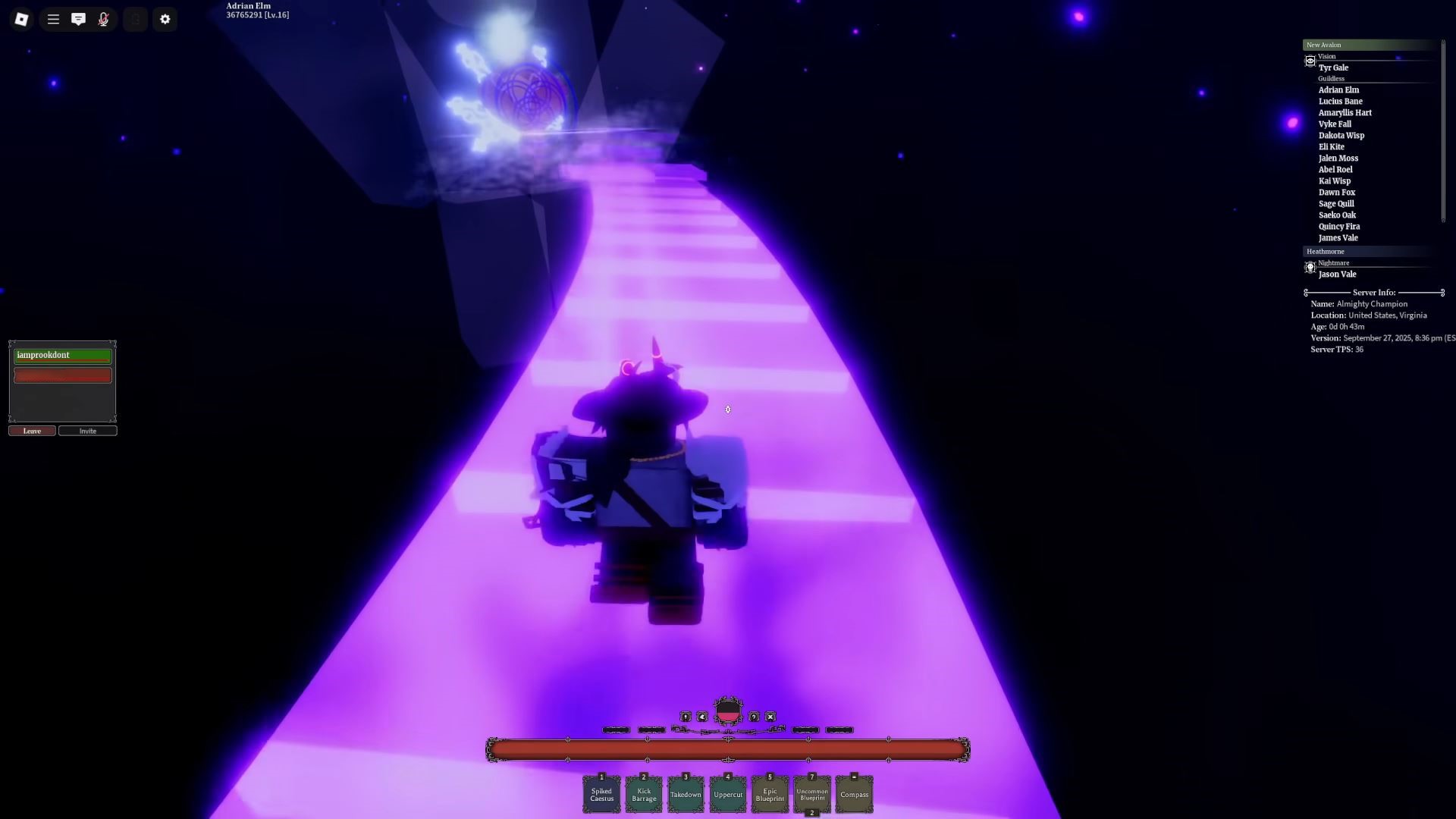
Task: Click the X icon beside the orb
Action: click(770, 717)
